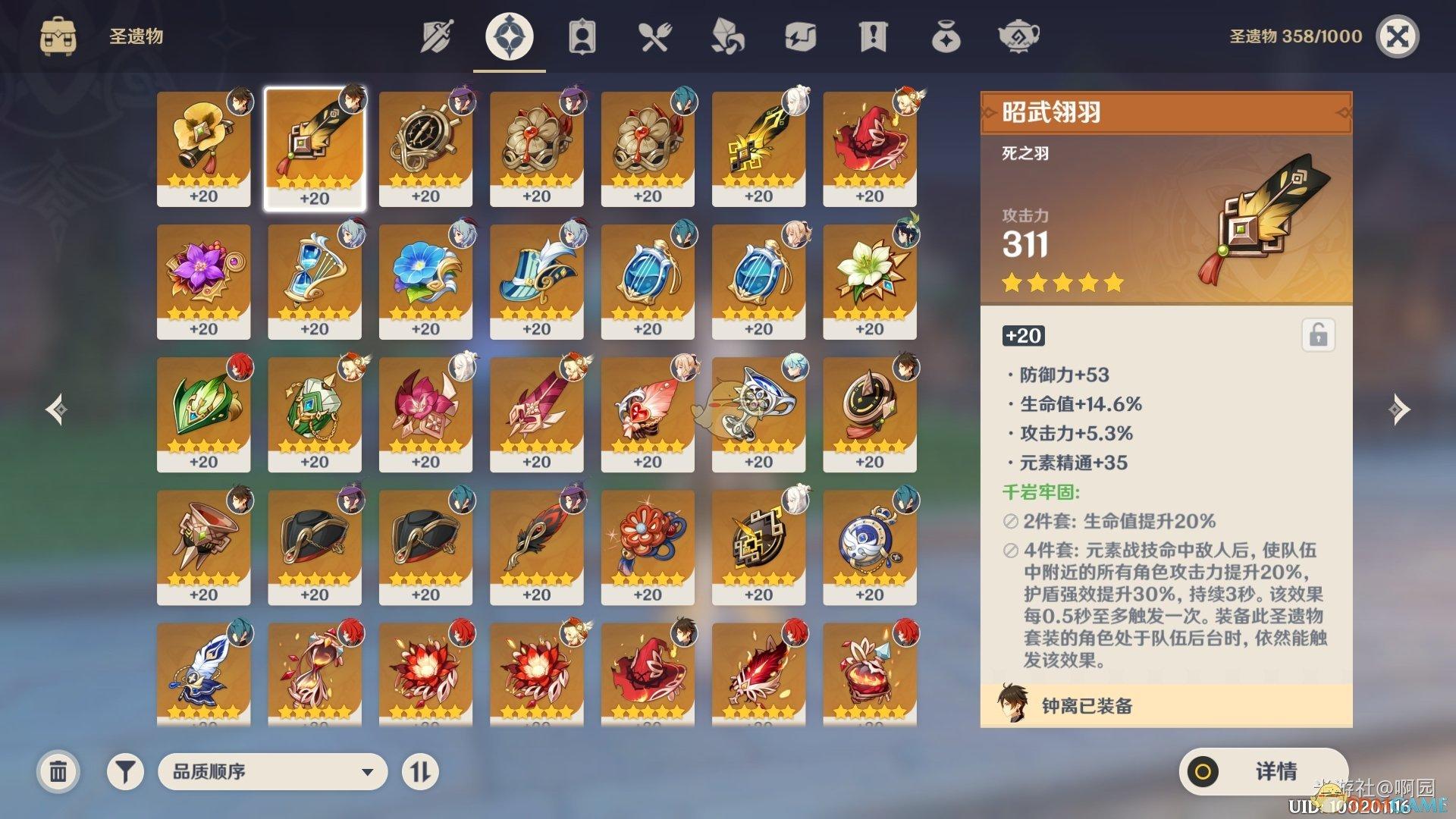The image size is (1456, 819).
Task: Open the Character Development Materials leaf icon
Action: click(x=726, y=35)
